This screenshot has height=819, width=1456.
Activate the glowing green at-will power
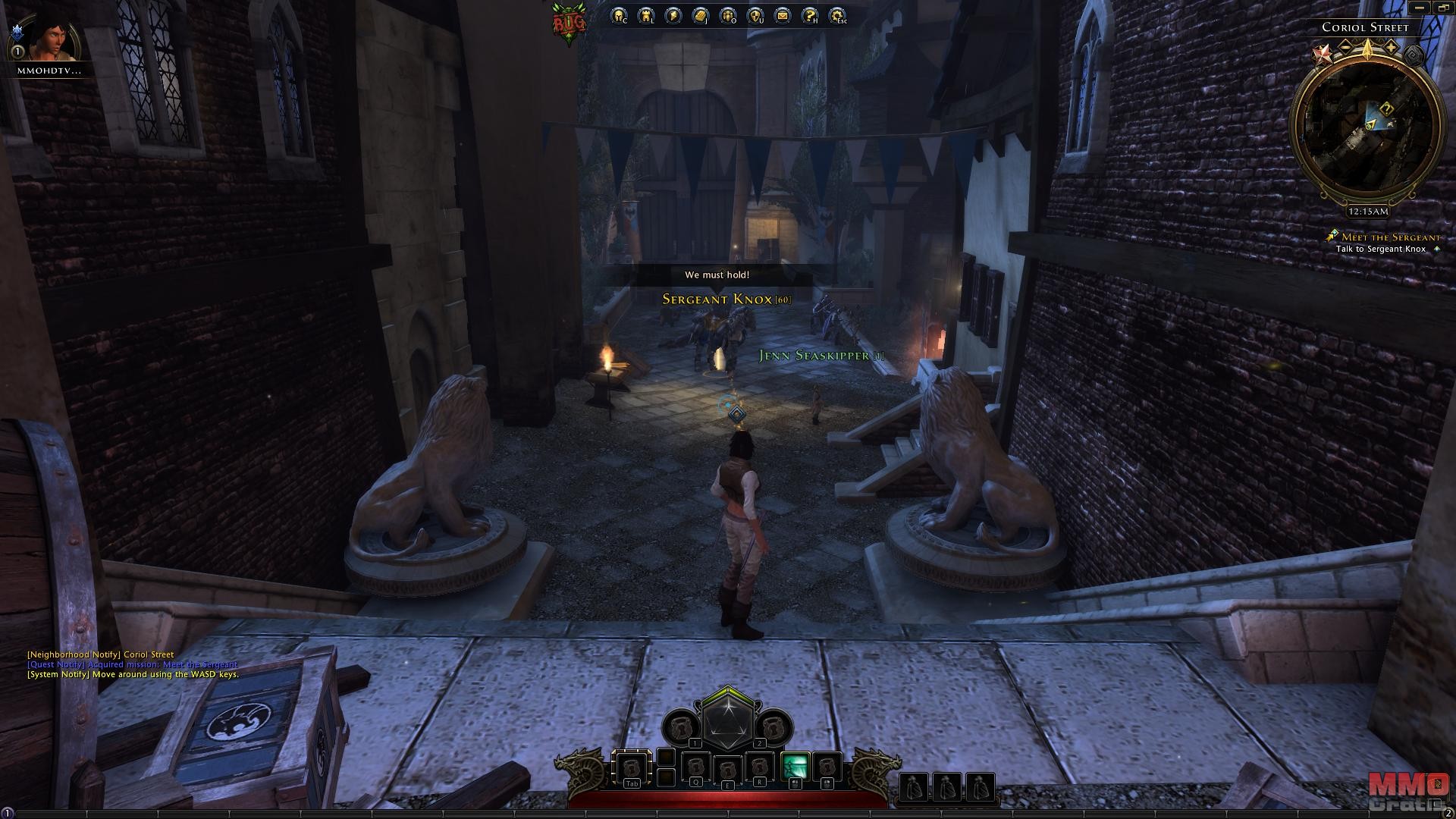[794, 767]
